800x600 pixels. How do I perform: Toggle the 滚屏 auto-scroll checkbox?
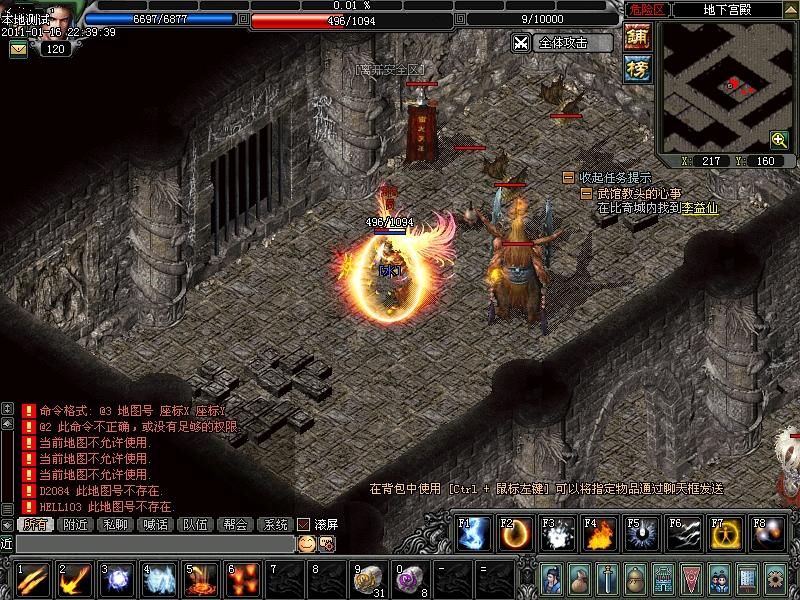304,524
